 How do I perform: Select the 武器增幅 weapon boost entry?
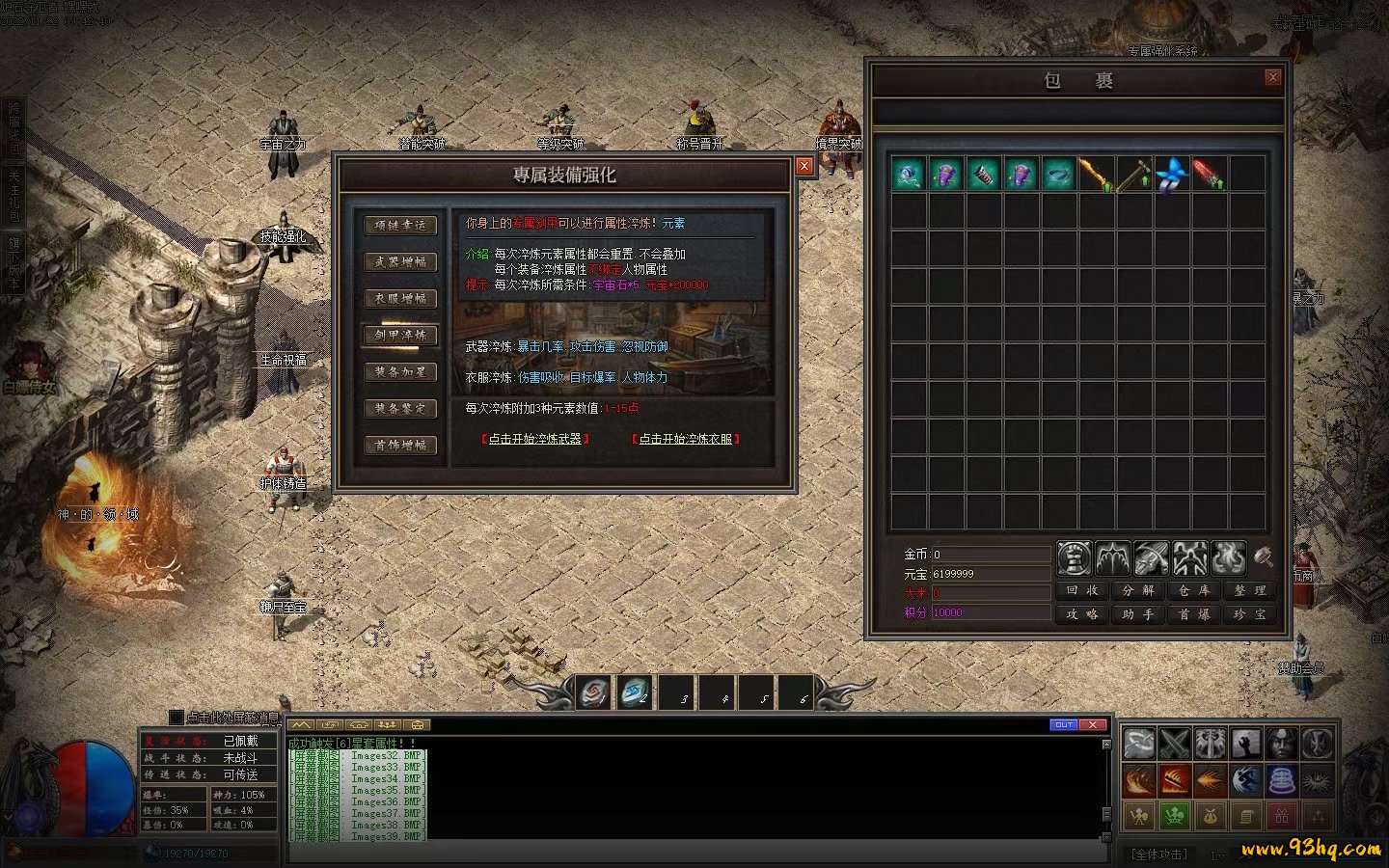400,262
